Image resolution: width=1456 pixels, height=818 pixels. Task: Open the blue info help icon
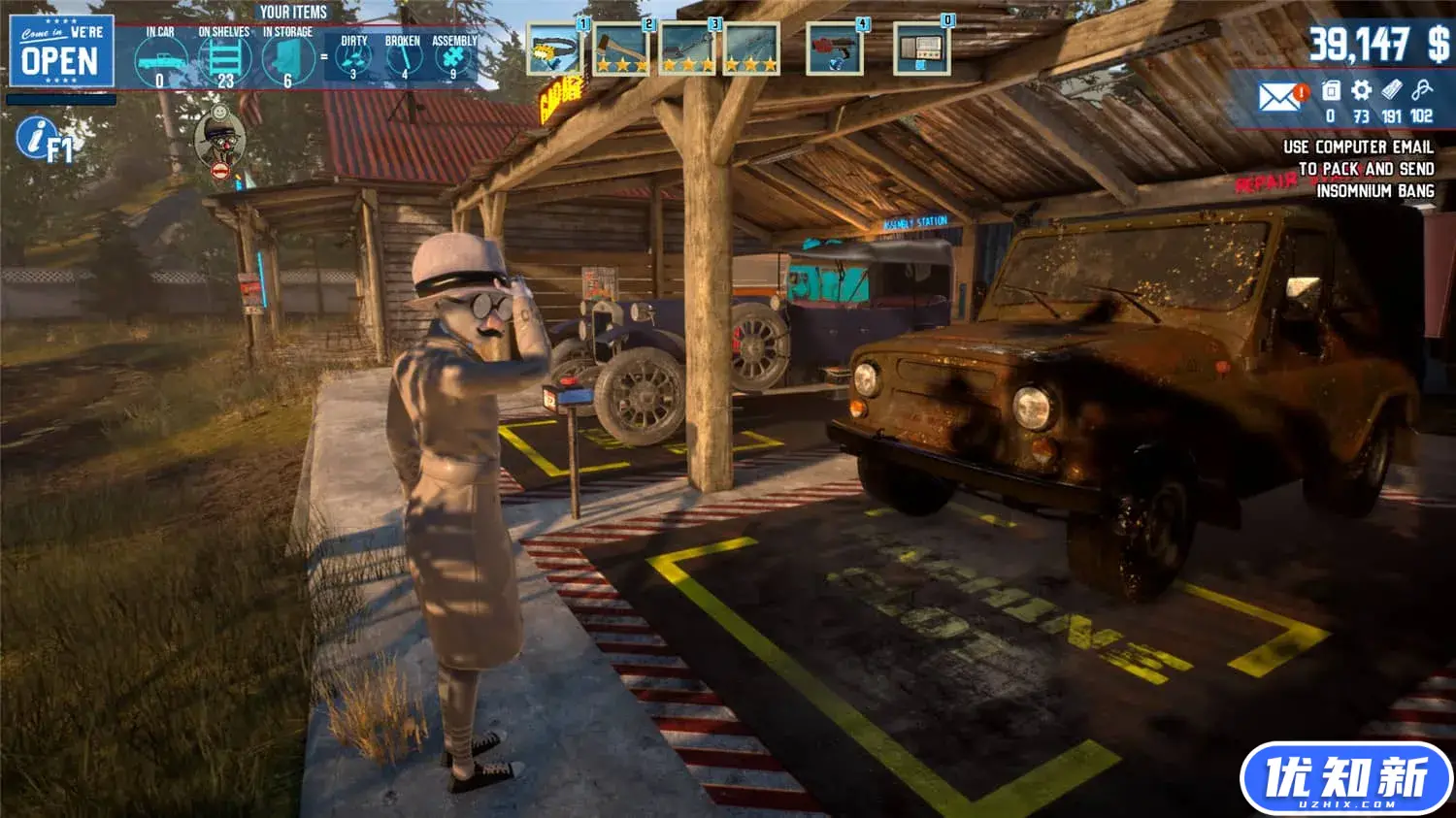click(36, 138)
